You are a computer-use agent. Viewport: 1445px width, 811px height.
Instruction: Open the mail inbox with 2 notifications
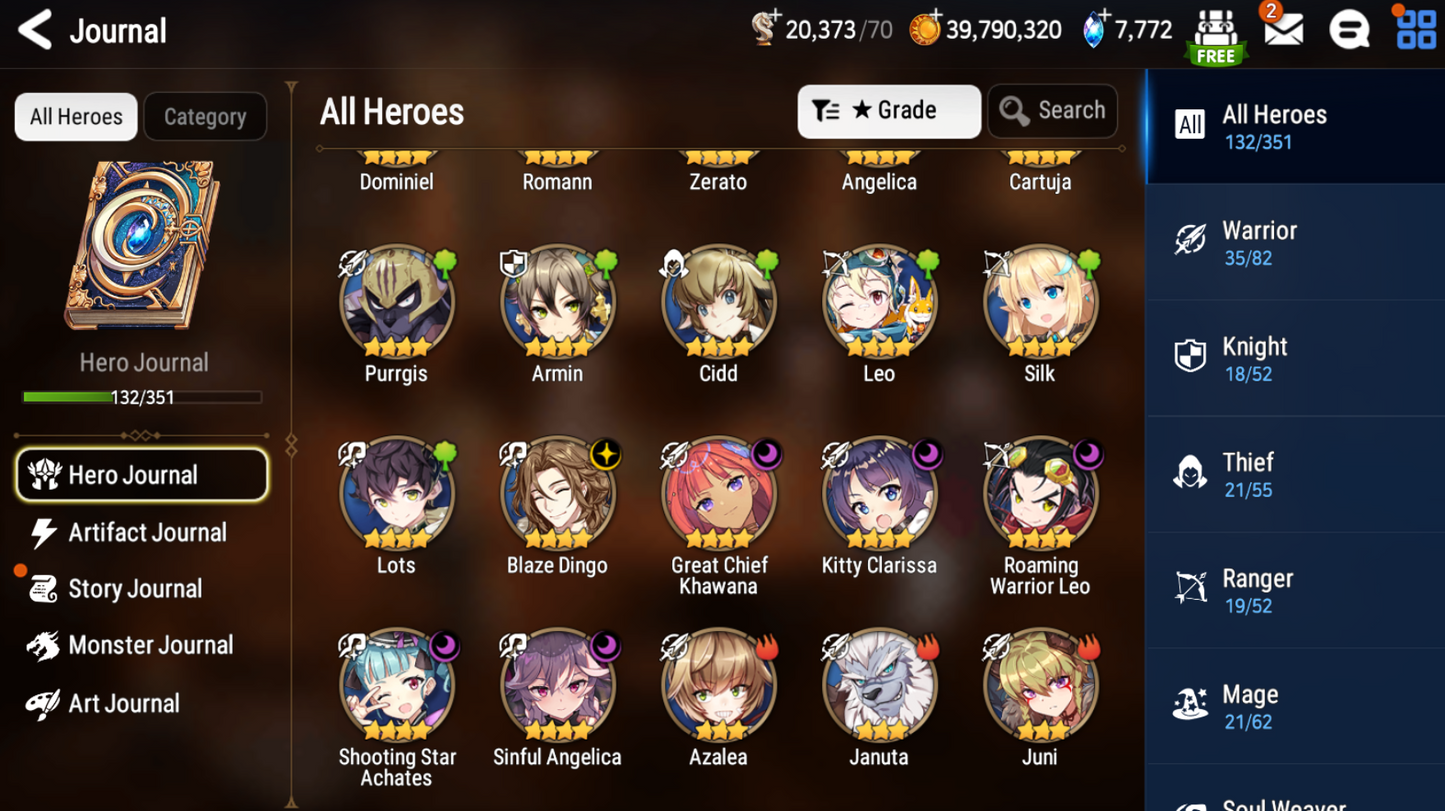tap(1283, 30)
